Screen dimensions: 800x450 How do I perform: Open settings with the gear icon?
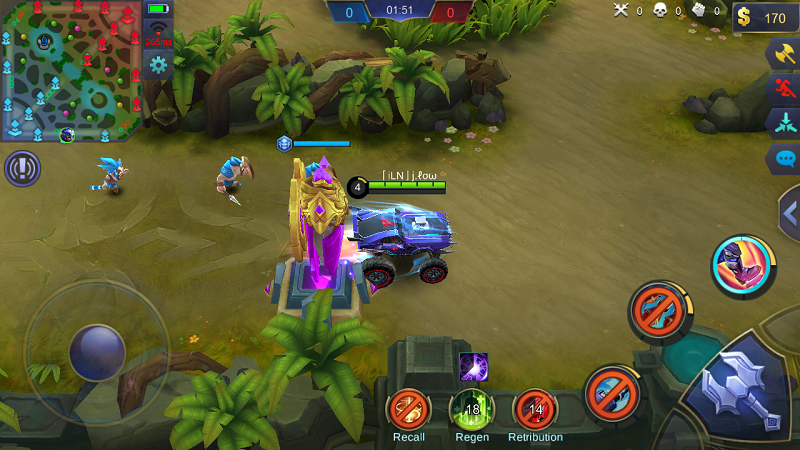(158, 66)
